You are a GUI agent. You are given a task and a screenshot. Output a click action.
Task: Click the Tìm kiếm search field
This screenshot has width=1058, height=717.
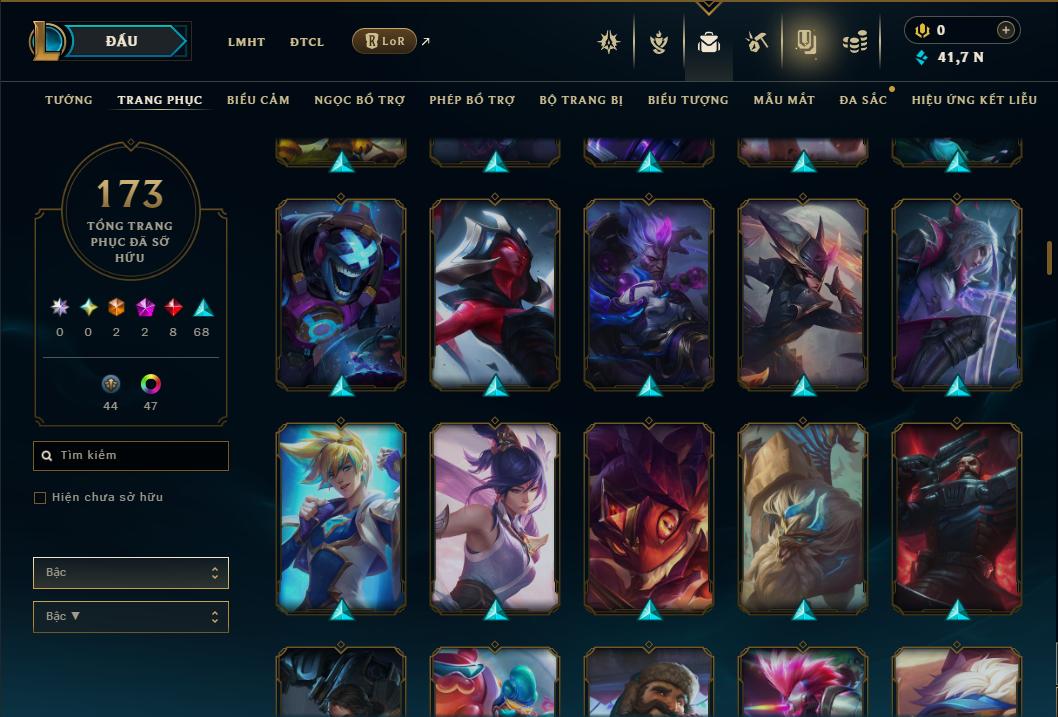[131, 456]
